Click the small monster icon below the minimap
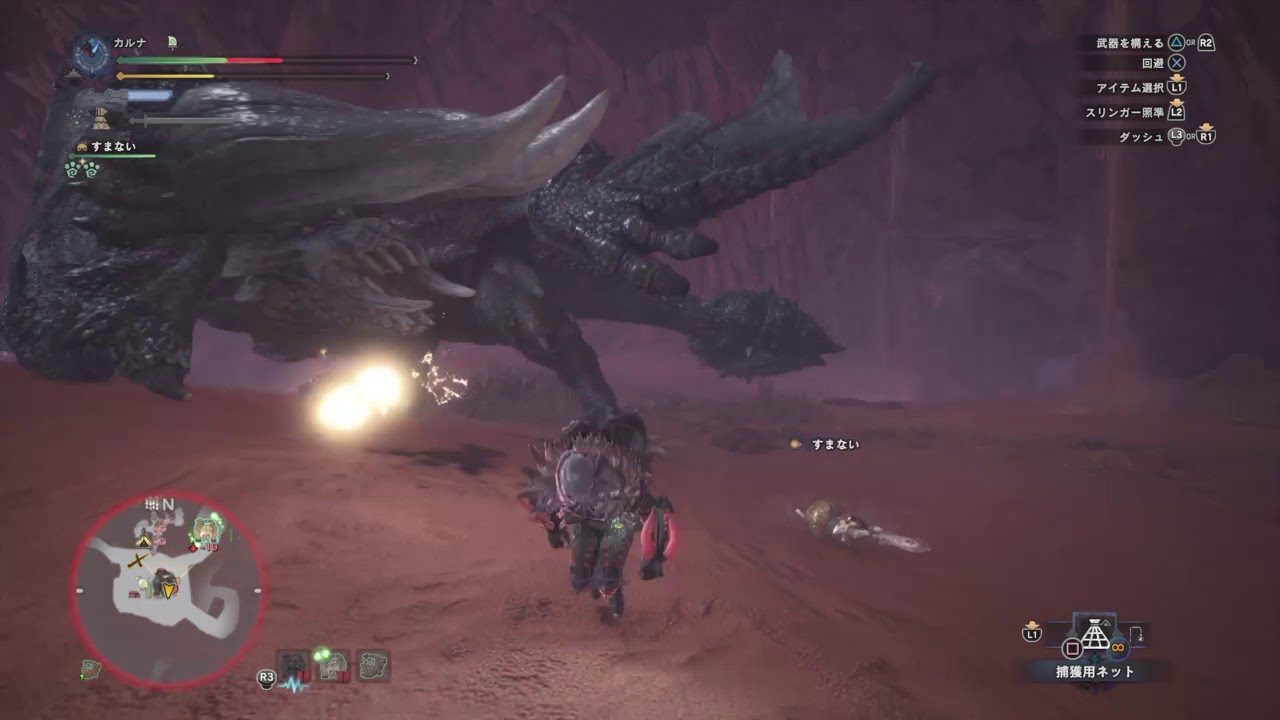 [90, 669]
